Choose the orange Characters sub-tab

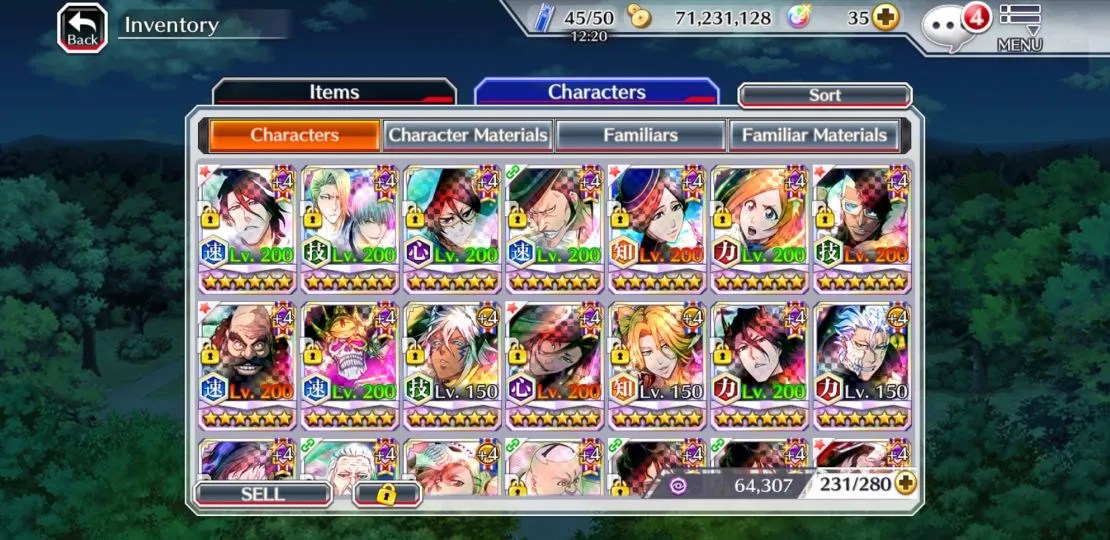(294, 135)
